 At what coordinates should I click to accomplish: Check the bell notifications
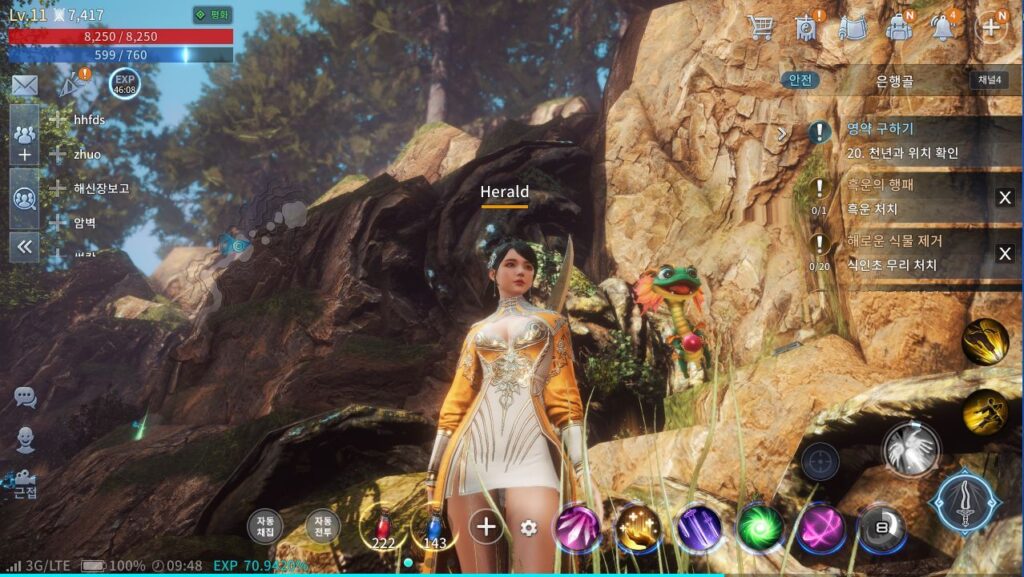(943, 27)
